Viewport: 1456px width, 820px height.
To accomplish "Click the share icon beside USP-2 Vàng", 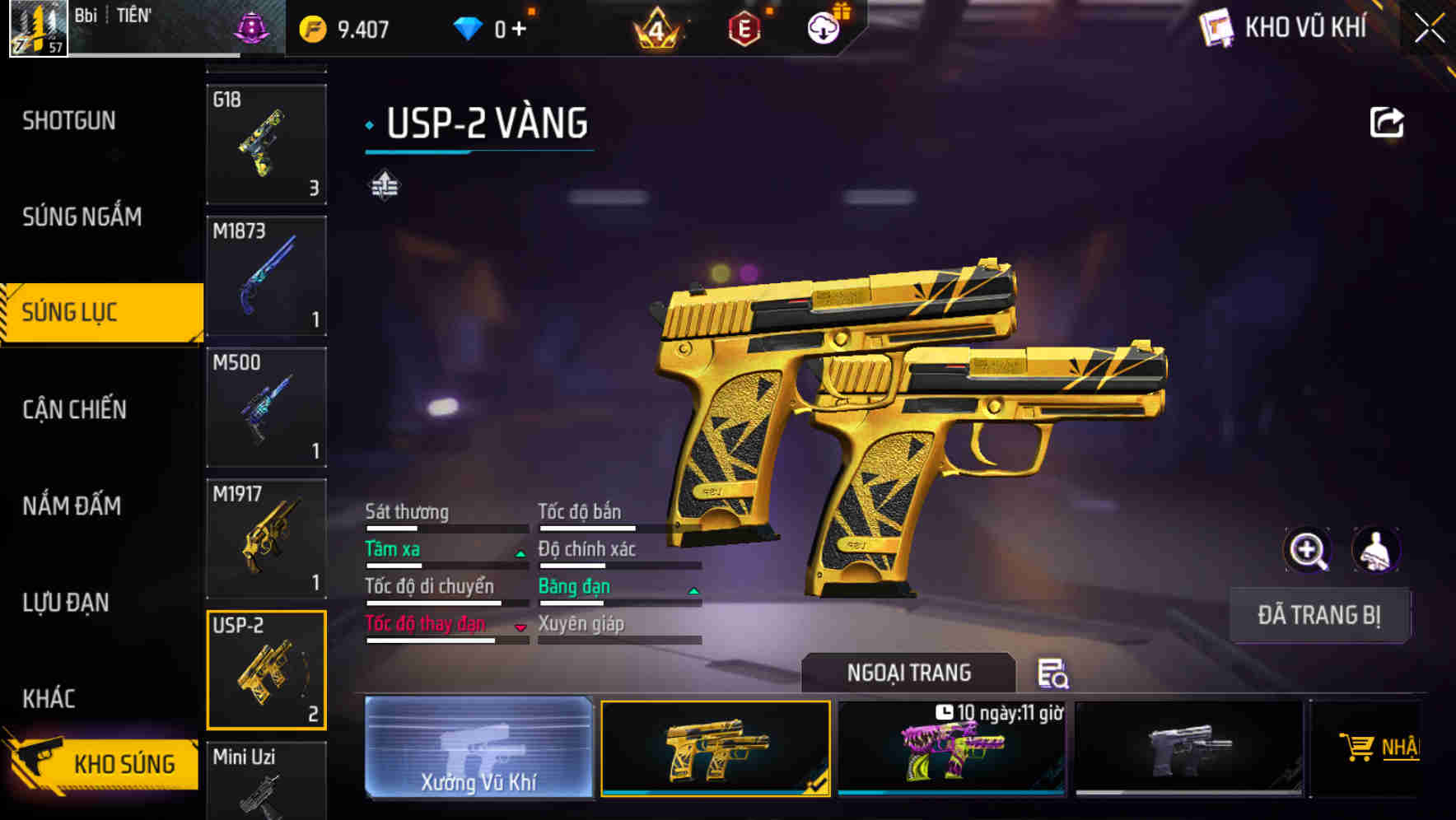I will tap(1387, 122).
